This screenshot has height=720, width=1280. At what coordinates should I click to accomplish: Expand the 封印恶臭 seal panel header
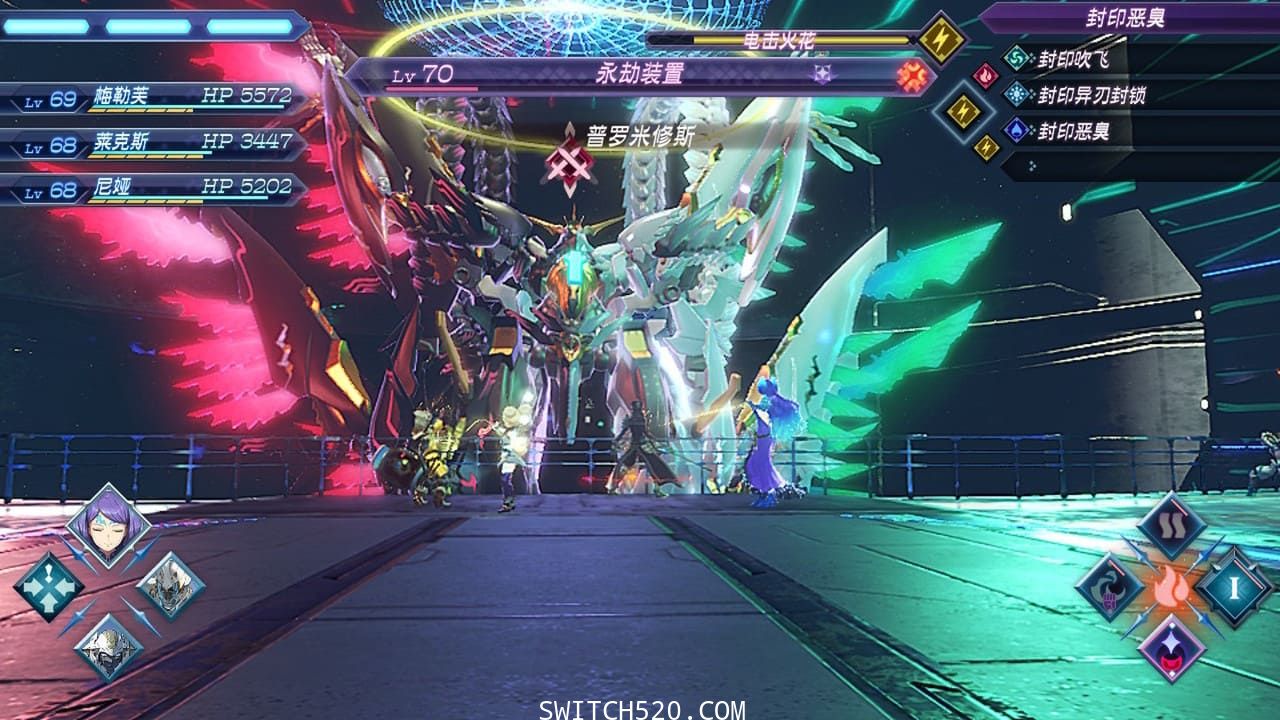(x=1125, y=15)
